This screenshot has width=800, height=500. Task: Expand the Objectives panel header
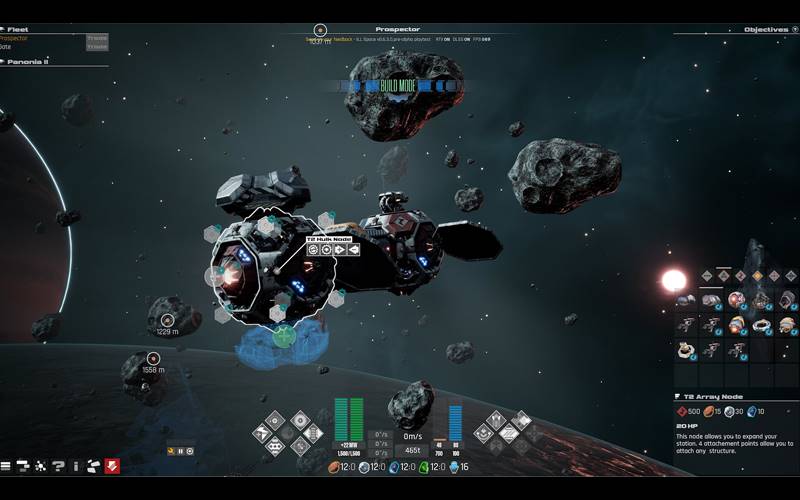click(x=766, y=30)
